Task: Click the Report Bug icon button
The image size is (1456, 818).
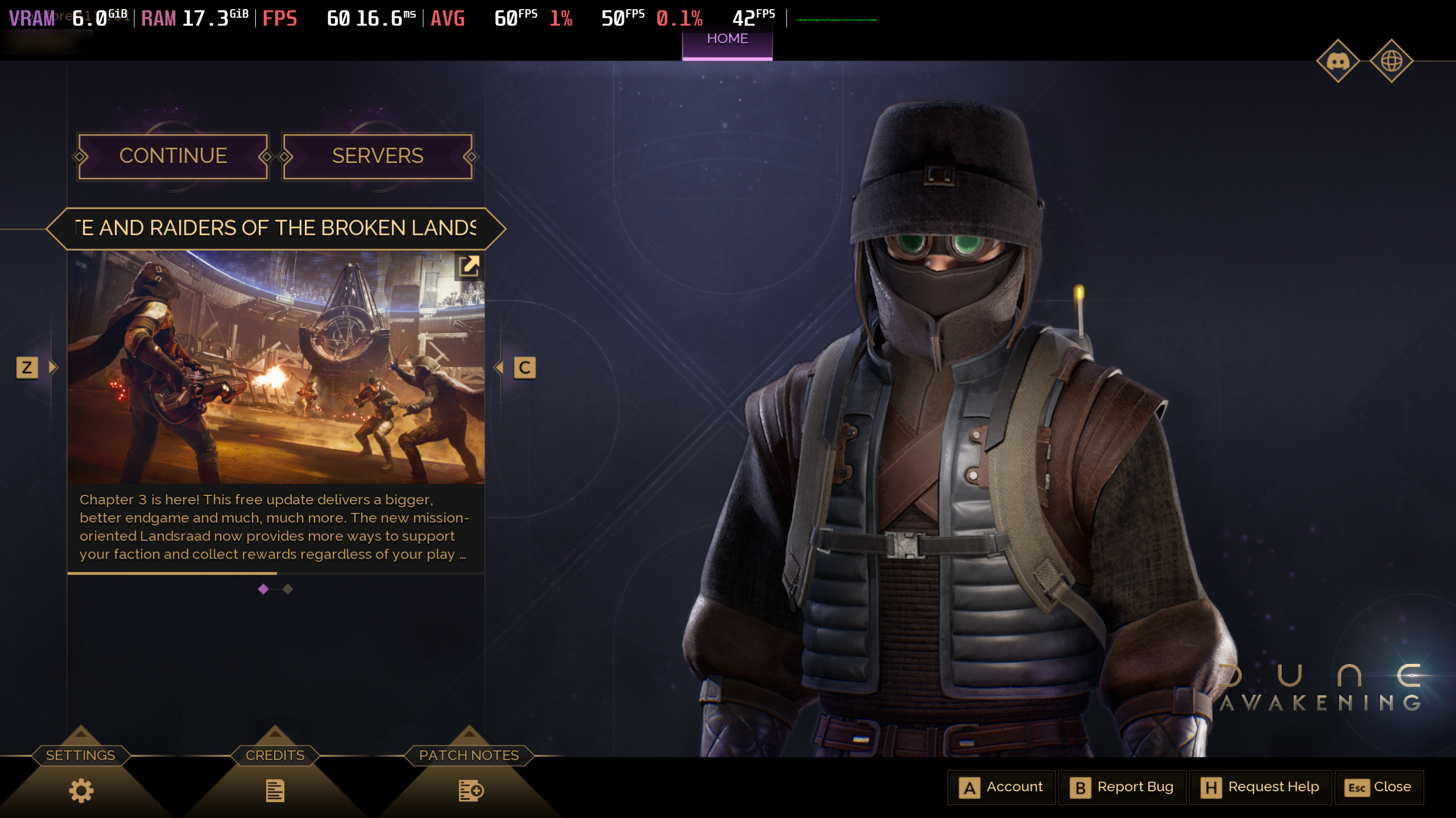Action: point(1080,787)
